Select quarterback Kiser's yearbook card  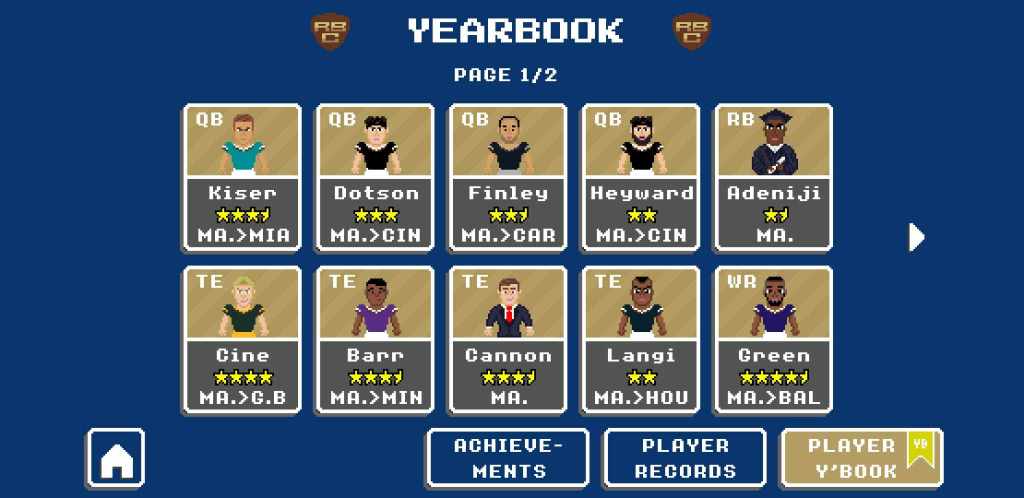click(242, 177)
